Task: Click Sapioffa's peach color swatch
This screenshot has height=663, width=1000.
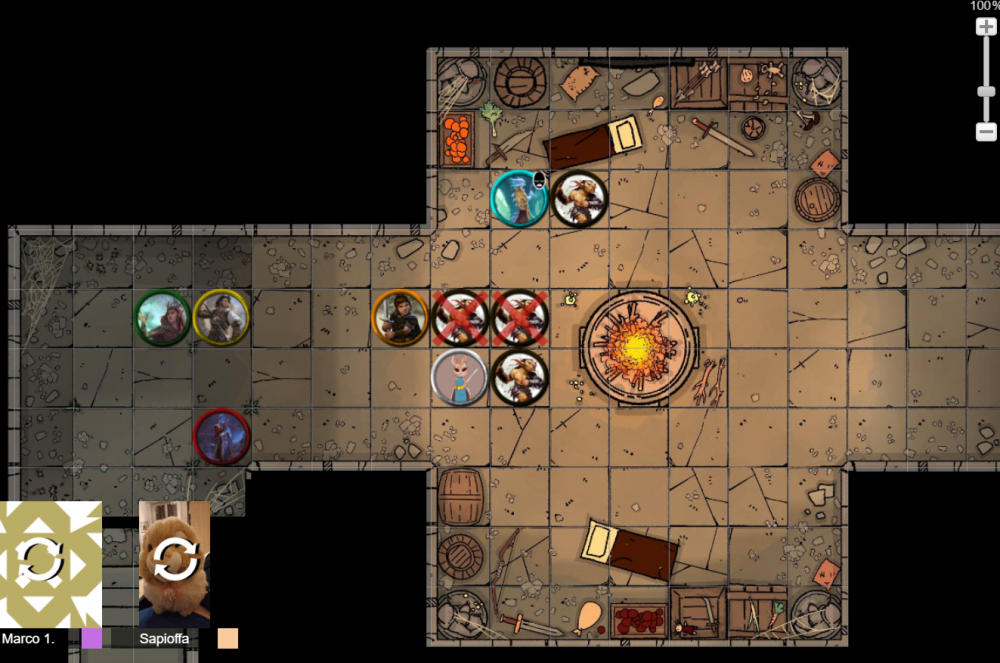Action: (x=228, y=638)
